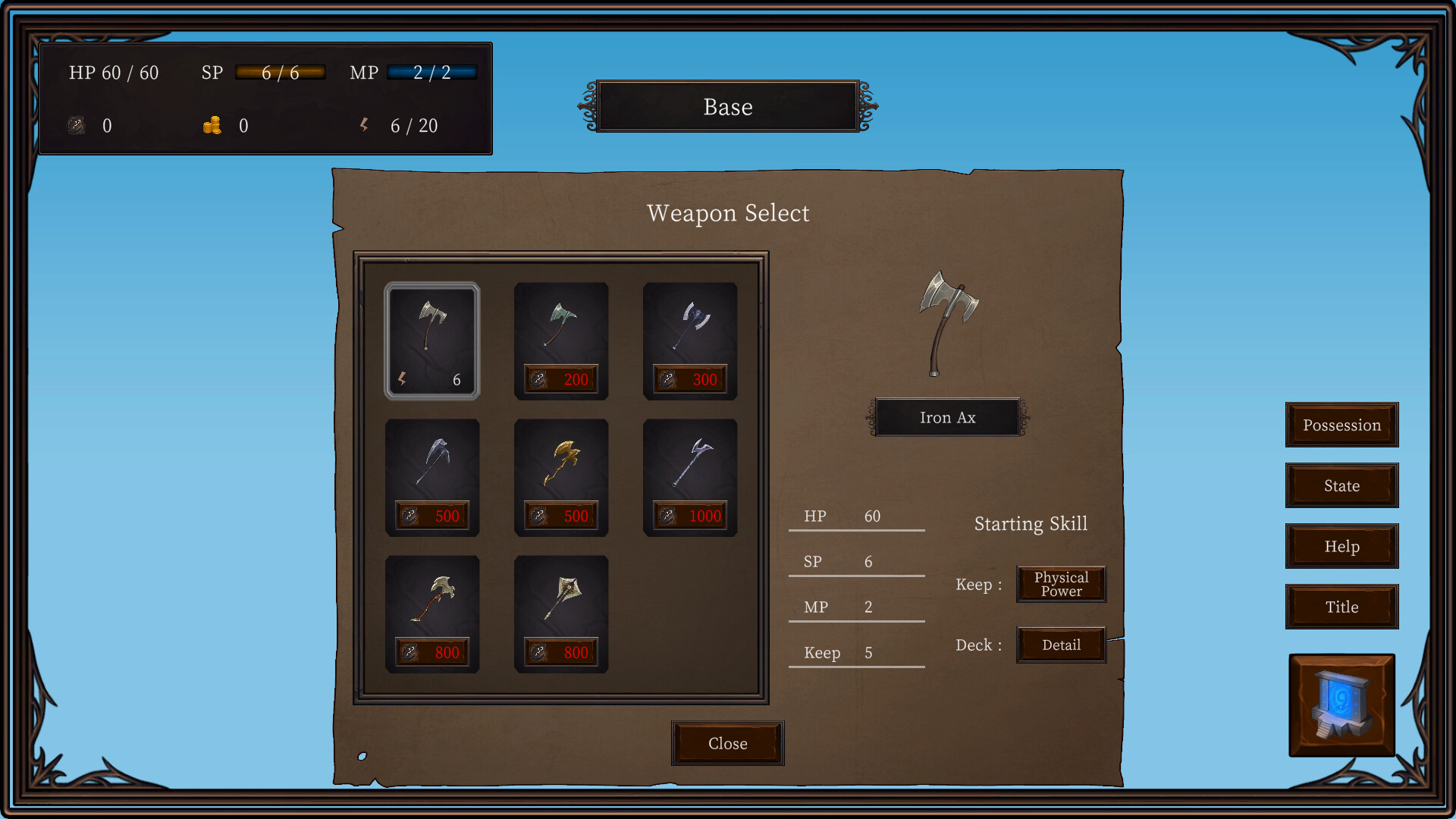The height and width of the screenshot is (819, 1456).
Task: Open the Help panel
Action: (x=1341, y=546)
